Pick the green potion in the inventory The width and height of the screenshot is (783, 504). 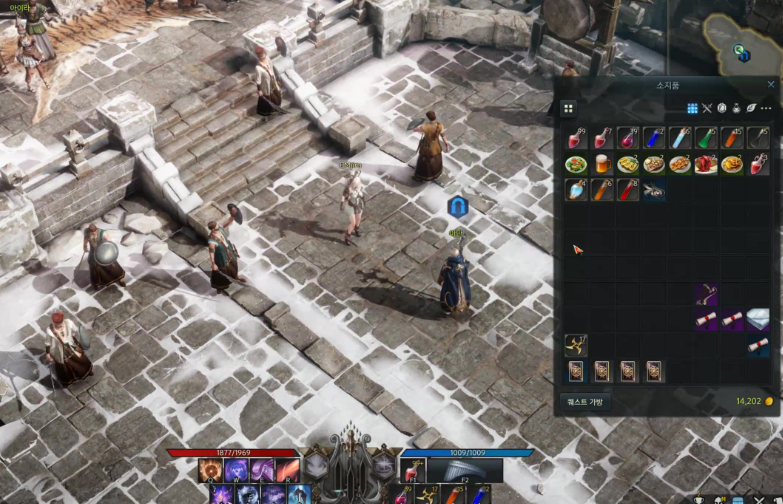click(705, 138)
